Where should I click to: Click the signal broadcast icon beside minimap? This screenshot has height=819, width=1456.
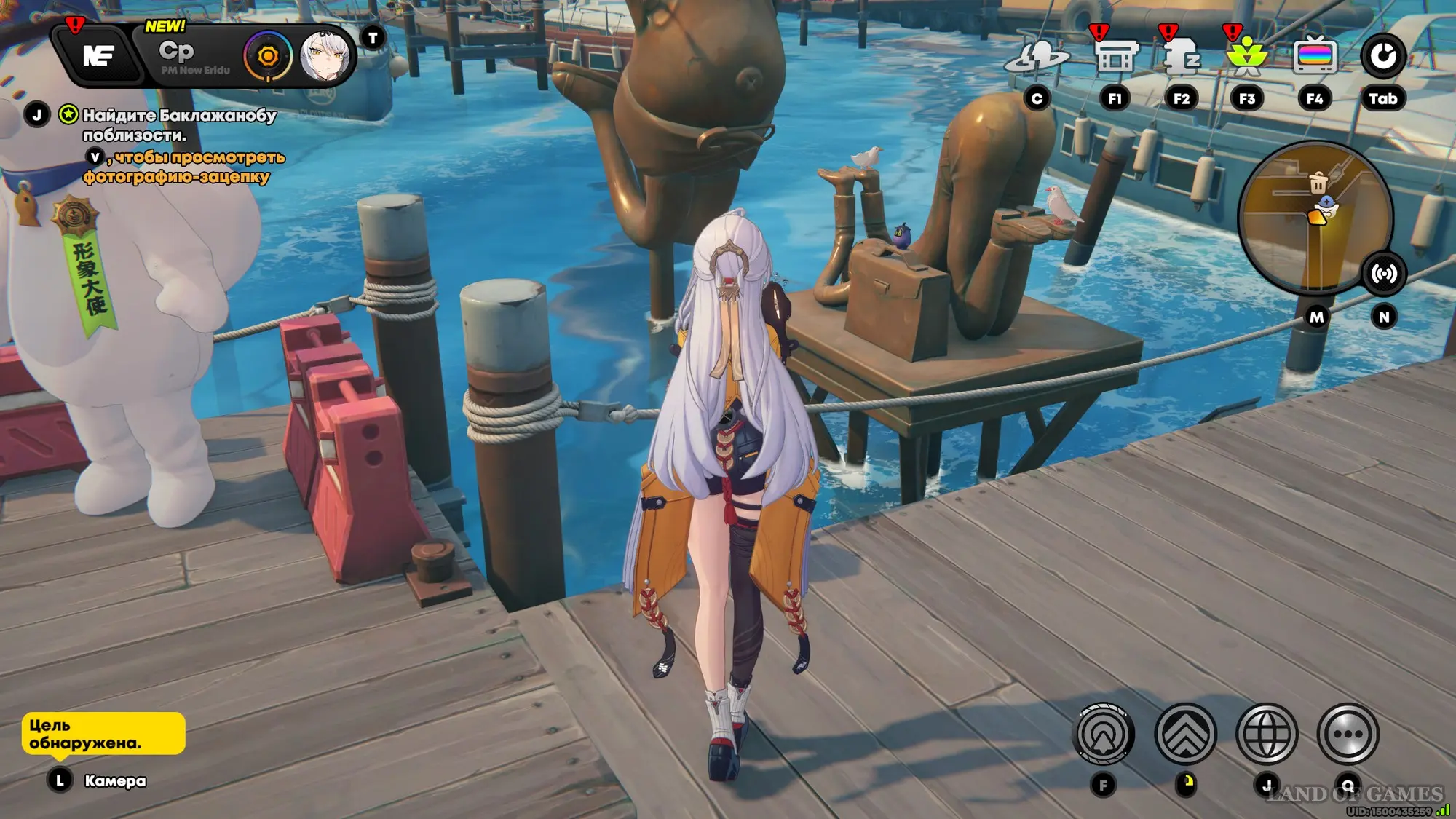coord(1383,274)
